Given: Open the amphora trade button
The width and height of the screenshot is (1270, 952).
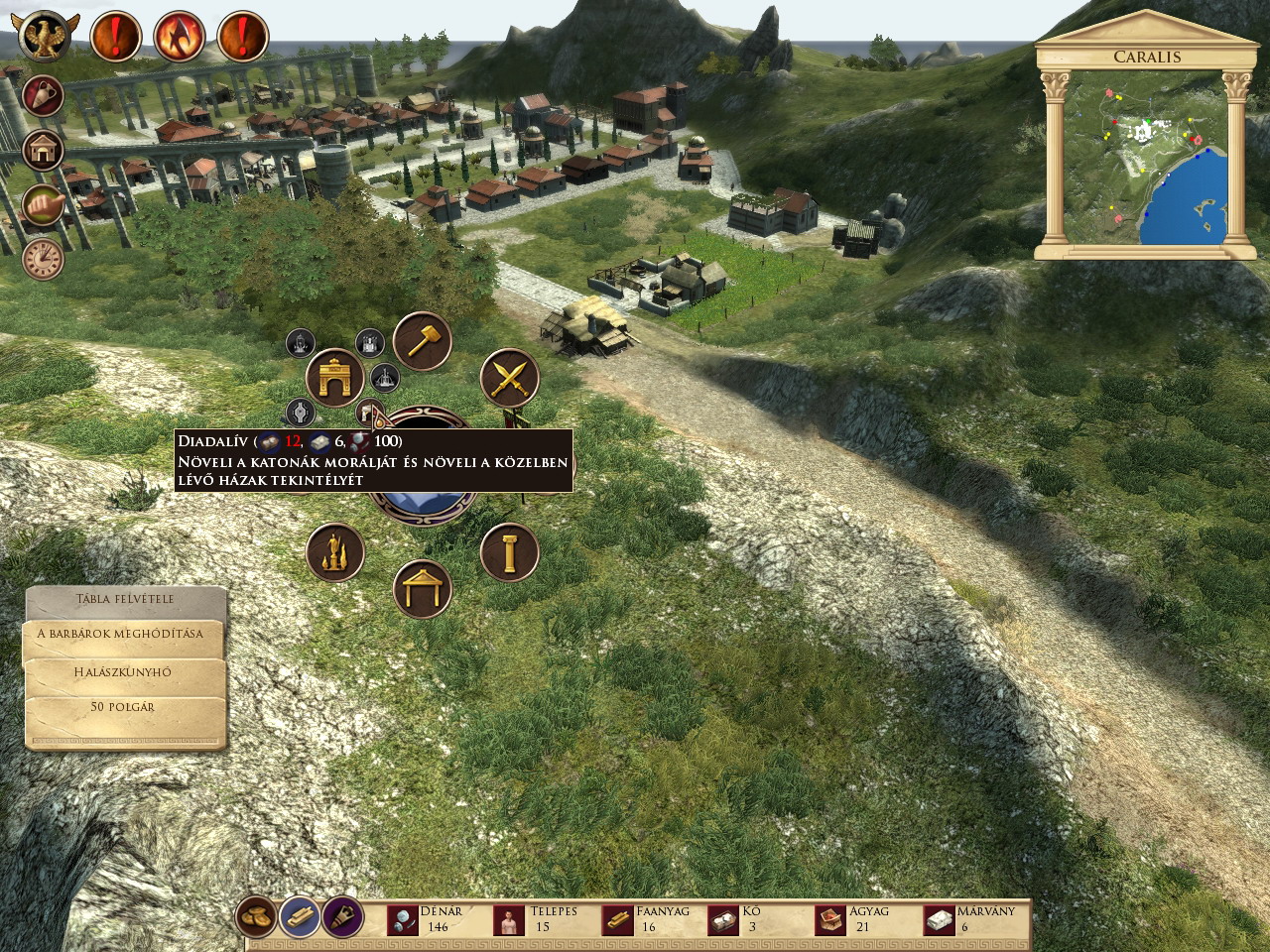Looking at the screenshot, I should coord(44,96).
